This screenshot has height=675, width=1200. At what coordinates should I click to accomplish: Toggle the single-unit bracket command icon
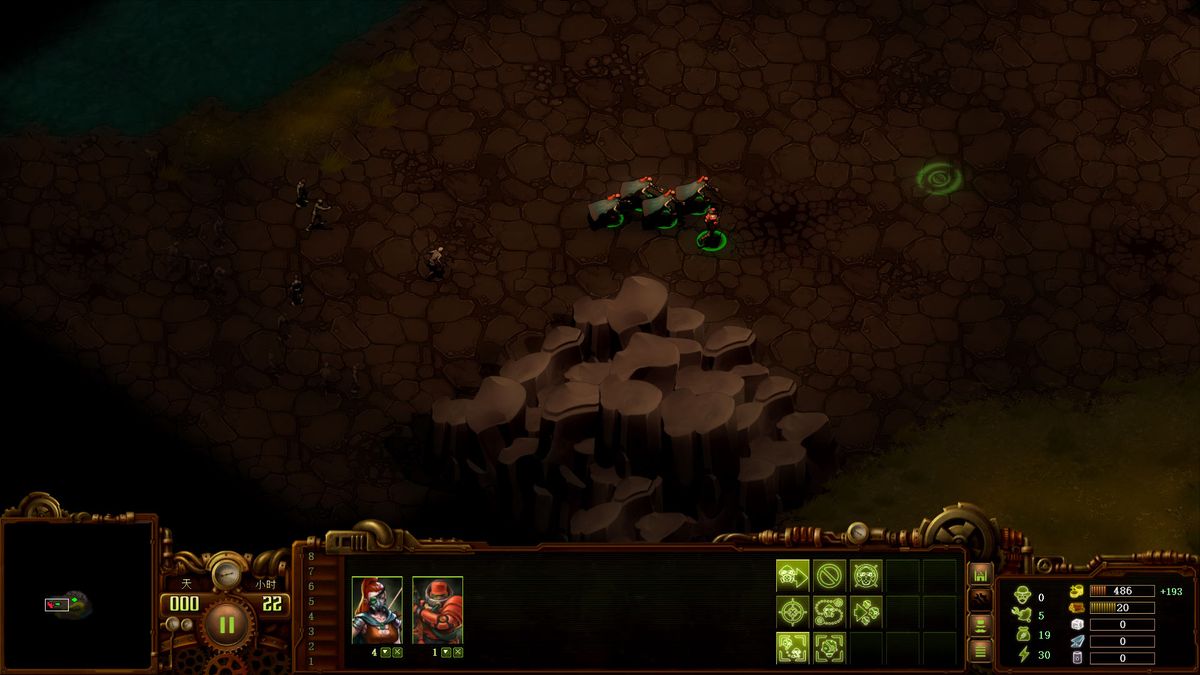[829, 647]
